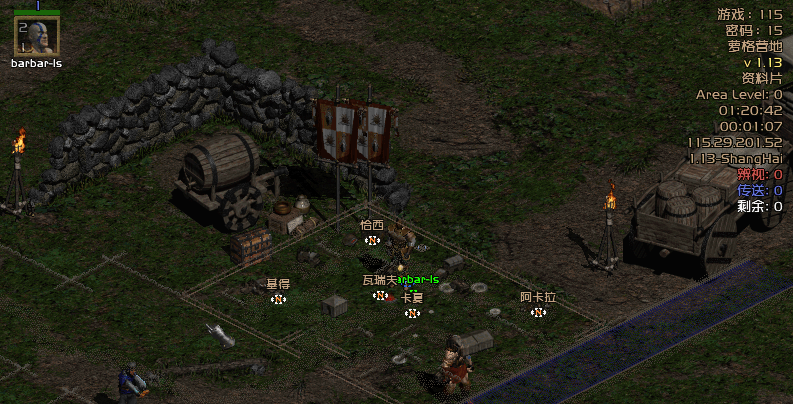Select the barbar-ls party portrait
The width and height of the screenshot is (793, 404).
(35, 36)
